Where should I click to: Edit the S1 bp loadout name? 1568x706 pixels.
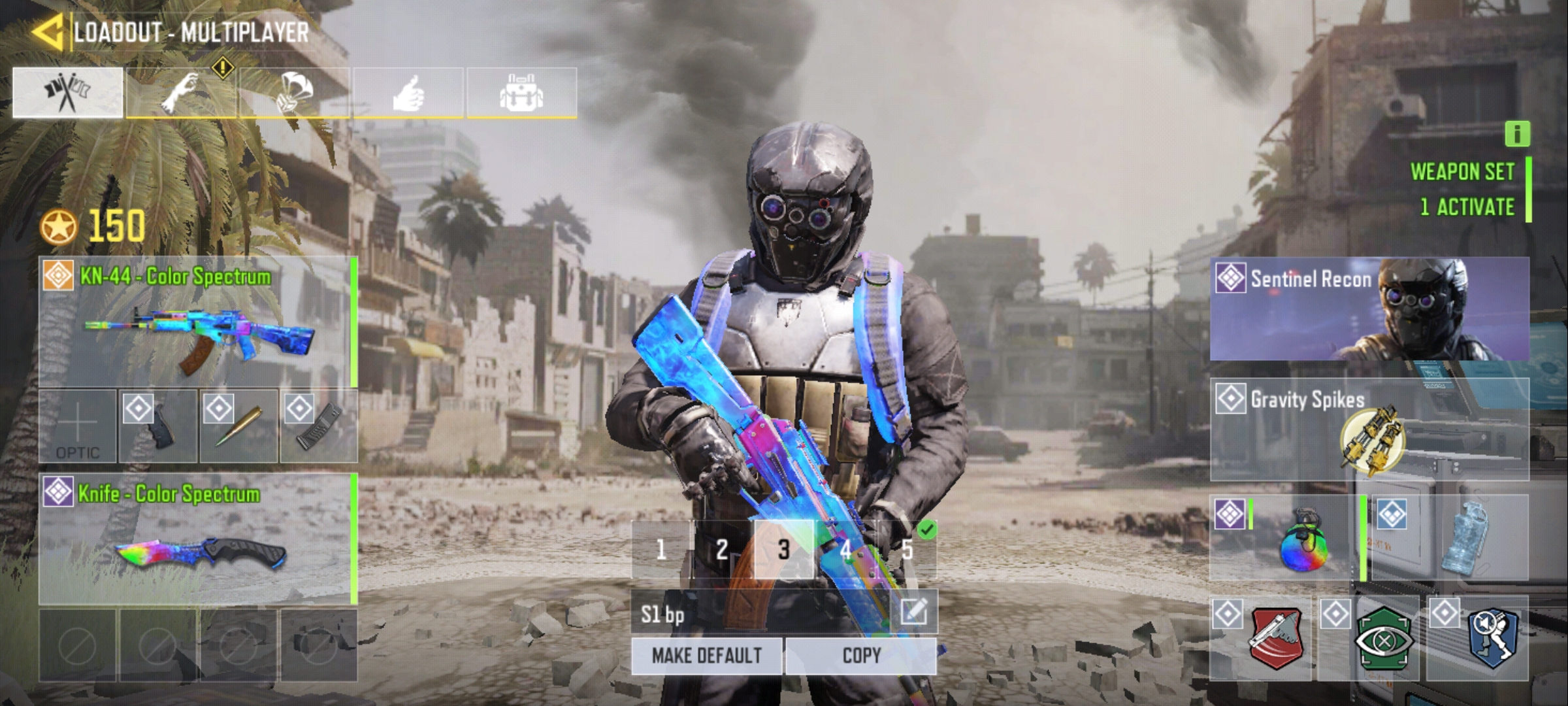(x=913, y=613)
